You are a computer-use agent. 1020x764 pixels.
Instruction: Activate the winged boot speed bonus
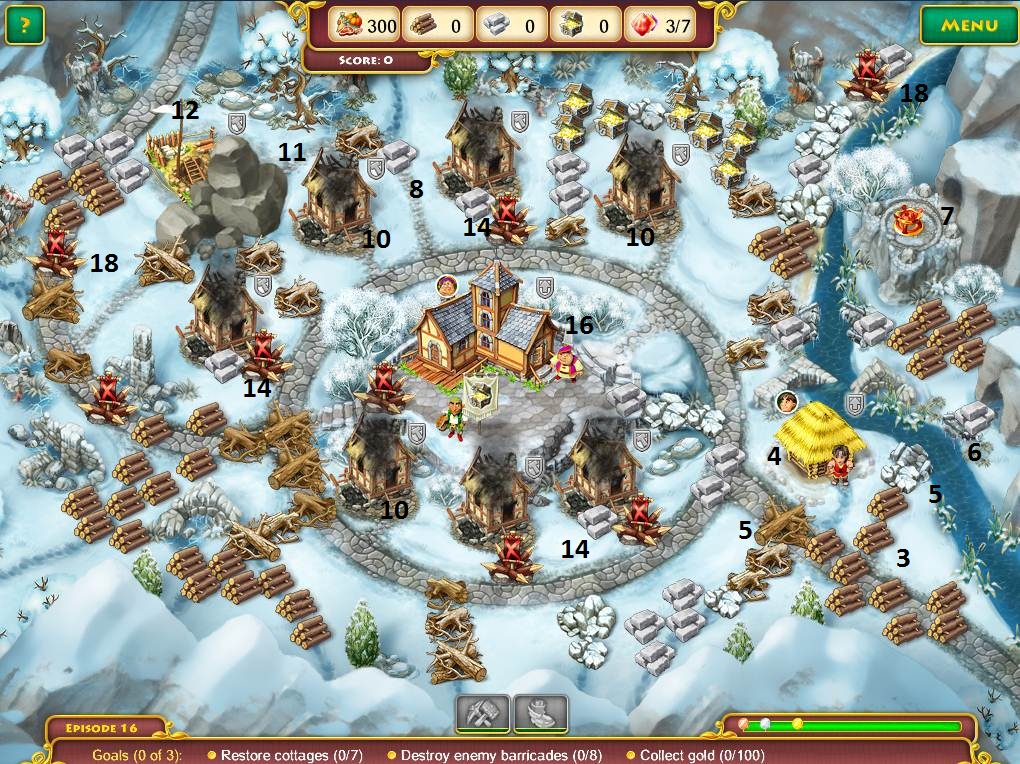540,714
